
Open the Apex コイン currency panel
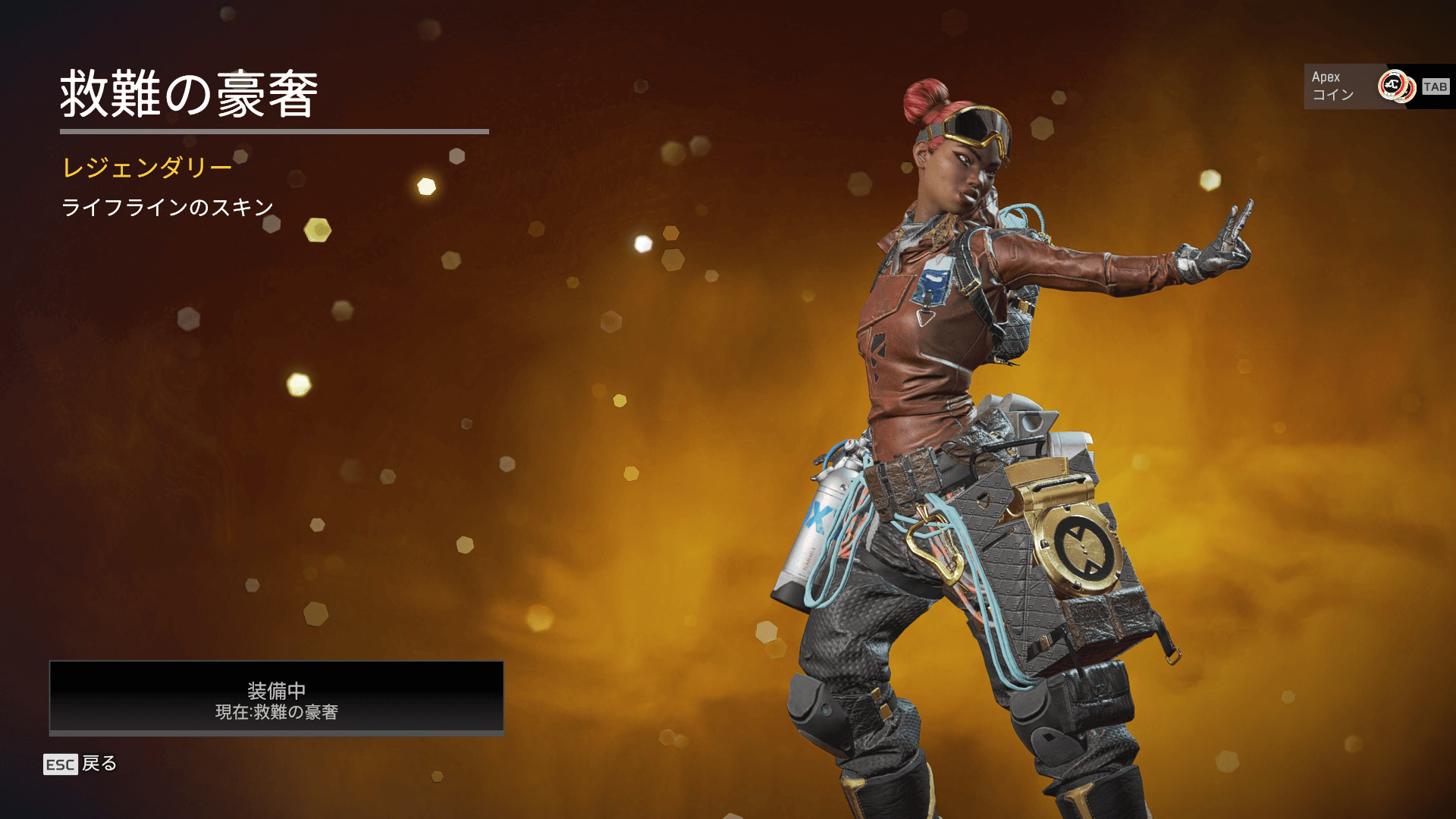coord(1377,86)
